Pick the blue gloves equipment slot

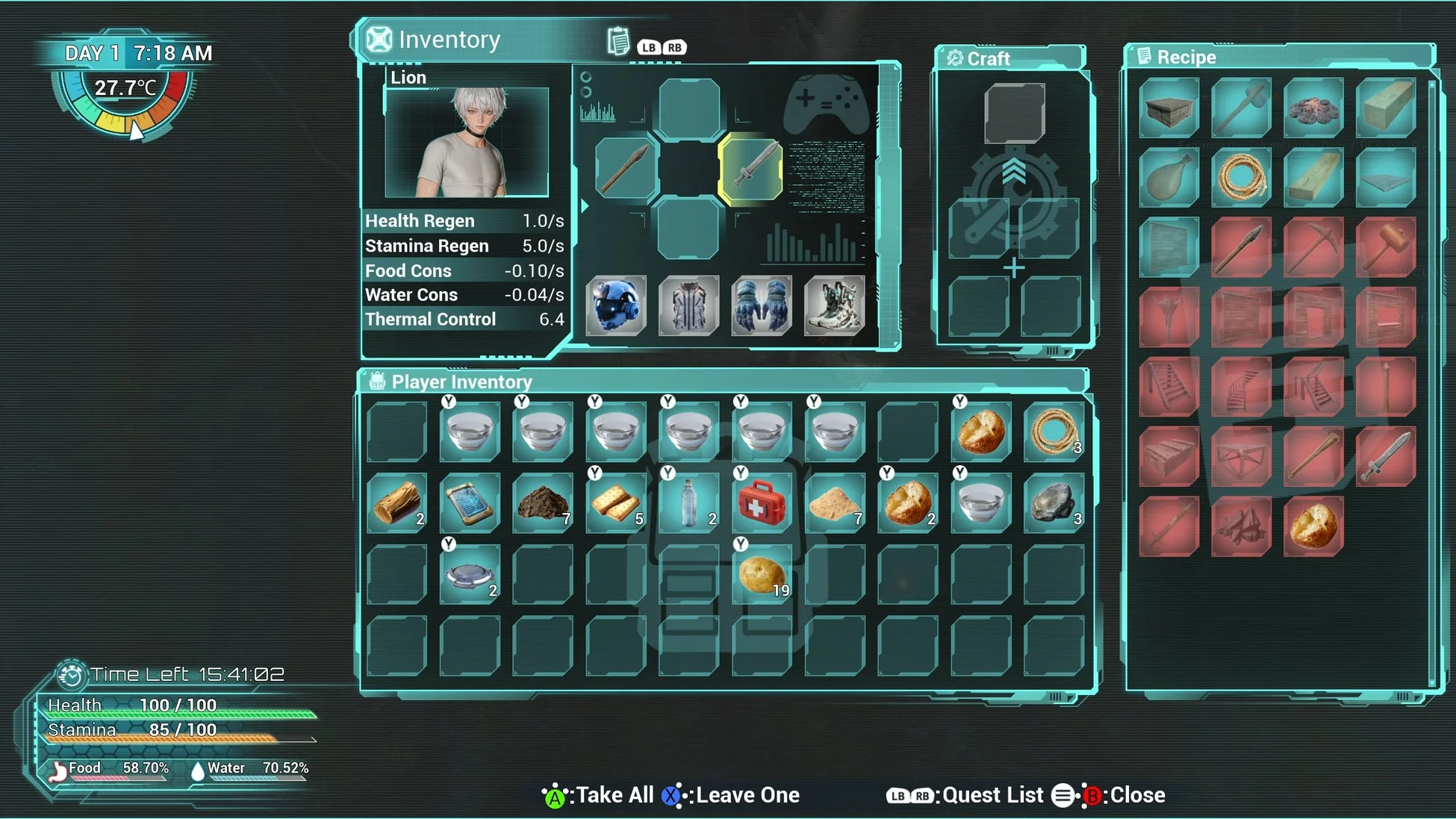761,305
